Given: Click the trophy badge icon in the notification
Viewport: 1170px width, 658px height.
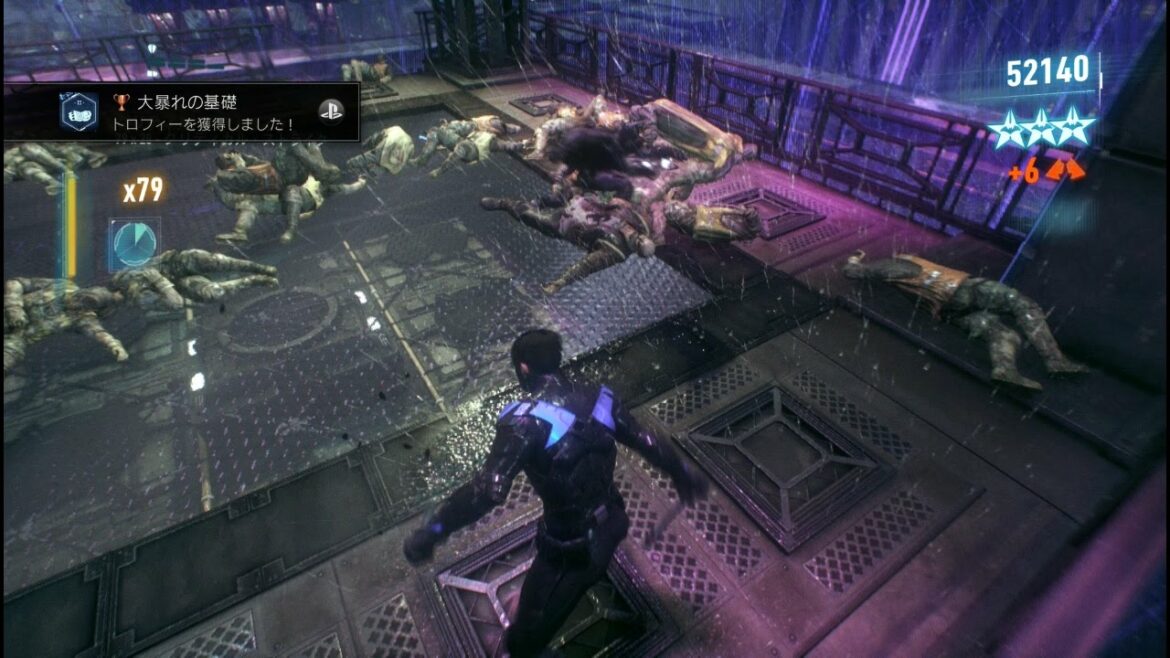Looking at the screenshot, I should tap(78, 112).
